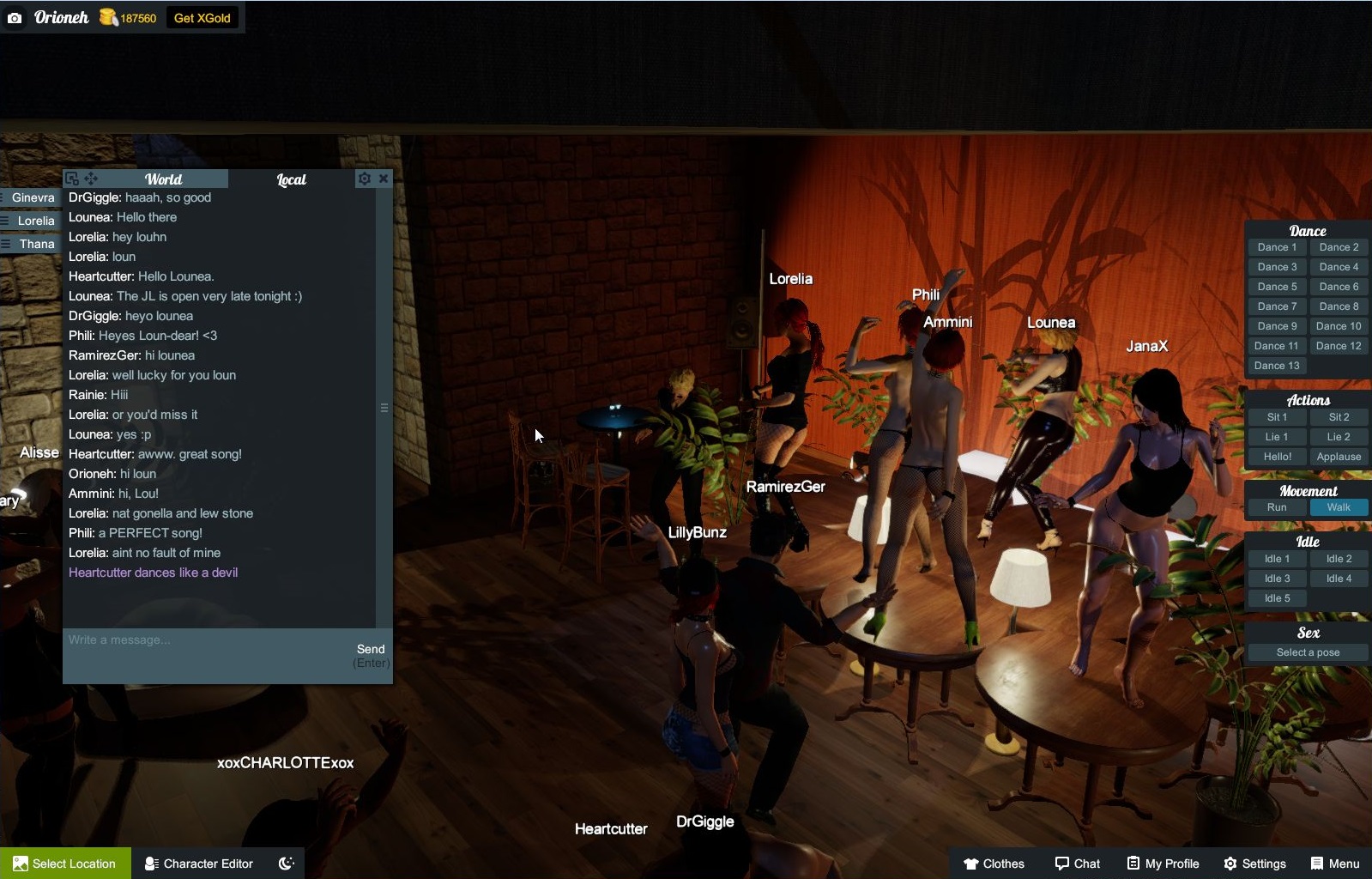Open the Select Location menu
This screenshot has height=879, width=1372.
click(x=65, y=864)
